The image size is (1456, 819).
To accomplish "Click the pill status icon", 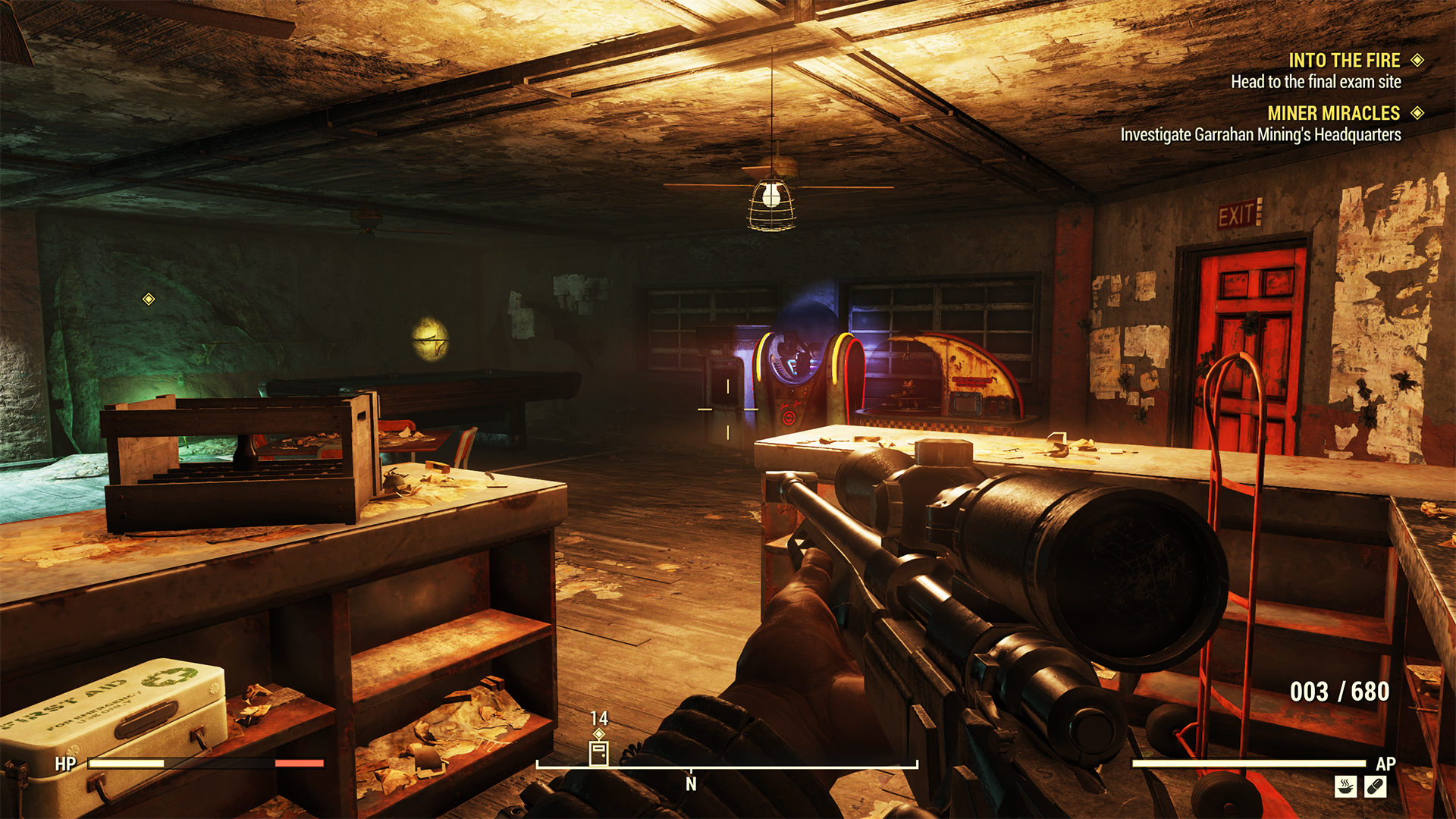I will coord(1375,786).
